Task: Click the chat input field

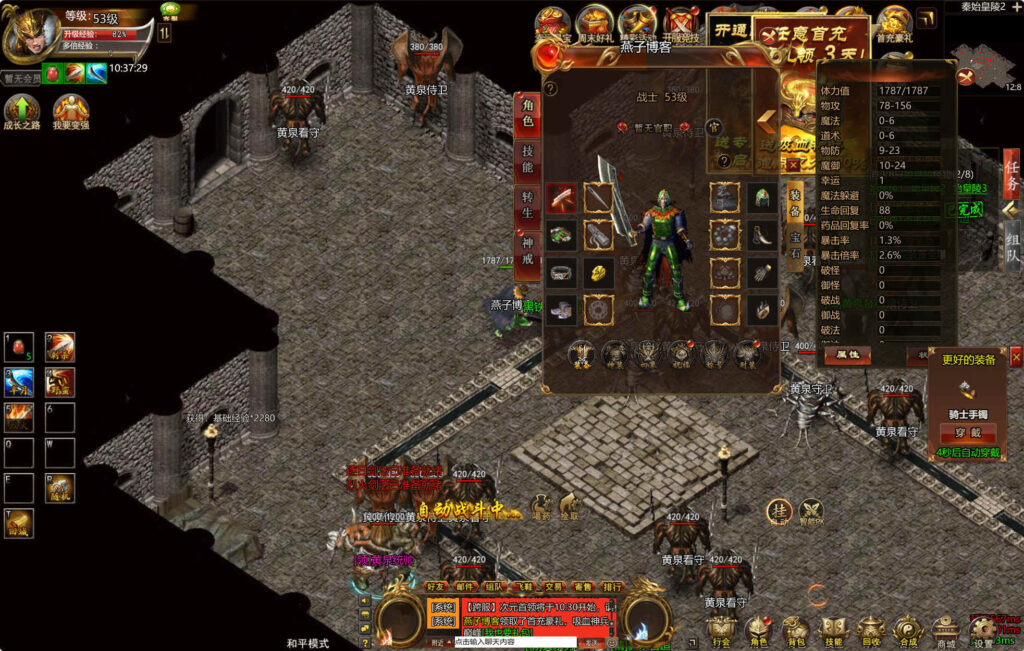Action: tap(515, 642)
